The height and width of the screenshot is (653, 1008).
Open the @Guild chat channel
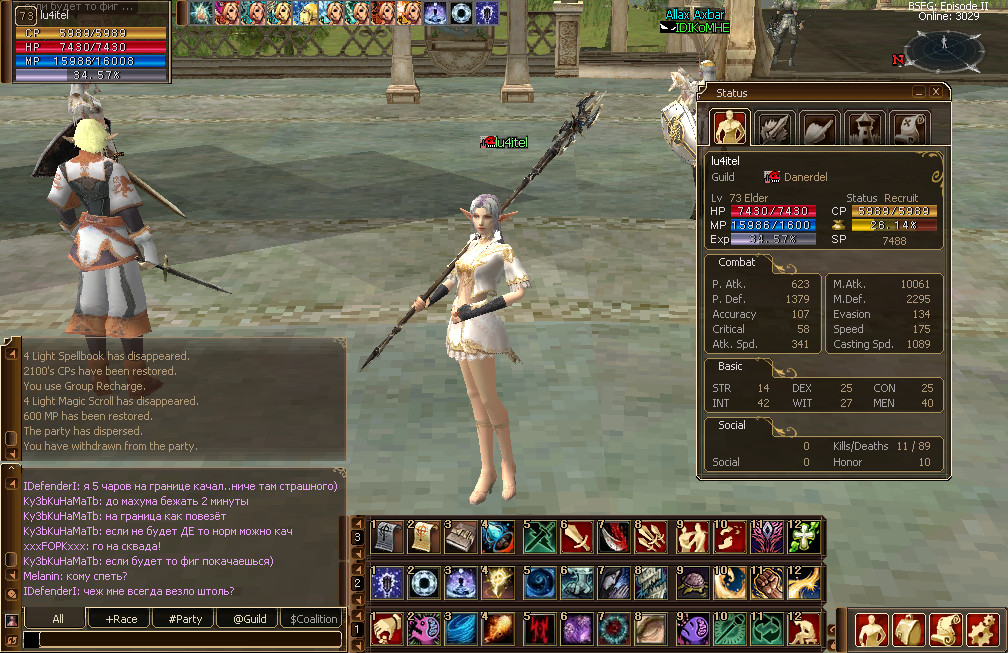[x=249, y=619]
